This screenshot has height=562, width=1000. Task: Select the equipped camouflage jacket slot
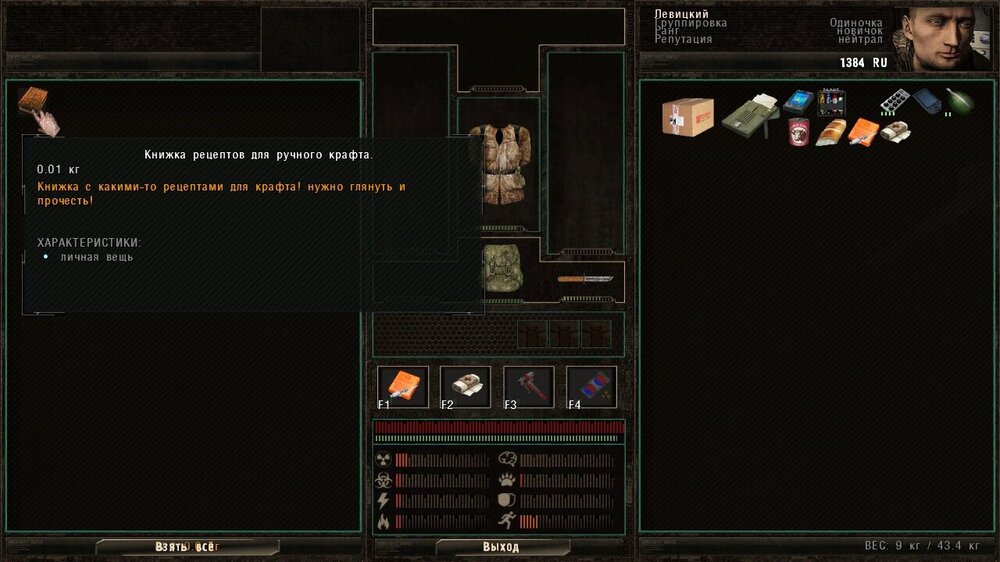(497, 165)
